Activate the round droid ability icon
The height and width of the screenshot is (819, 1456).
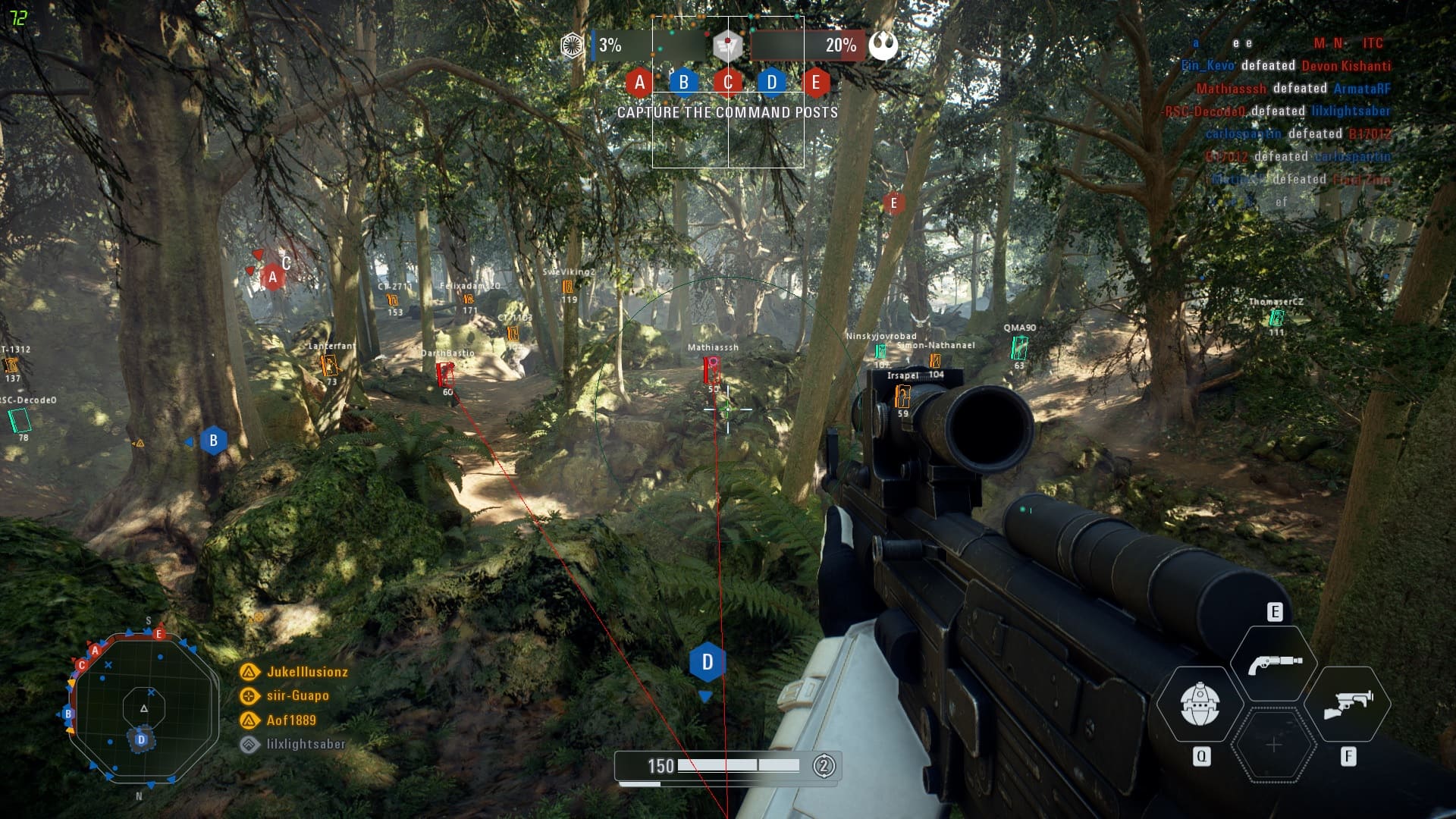(1200, 704)
